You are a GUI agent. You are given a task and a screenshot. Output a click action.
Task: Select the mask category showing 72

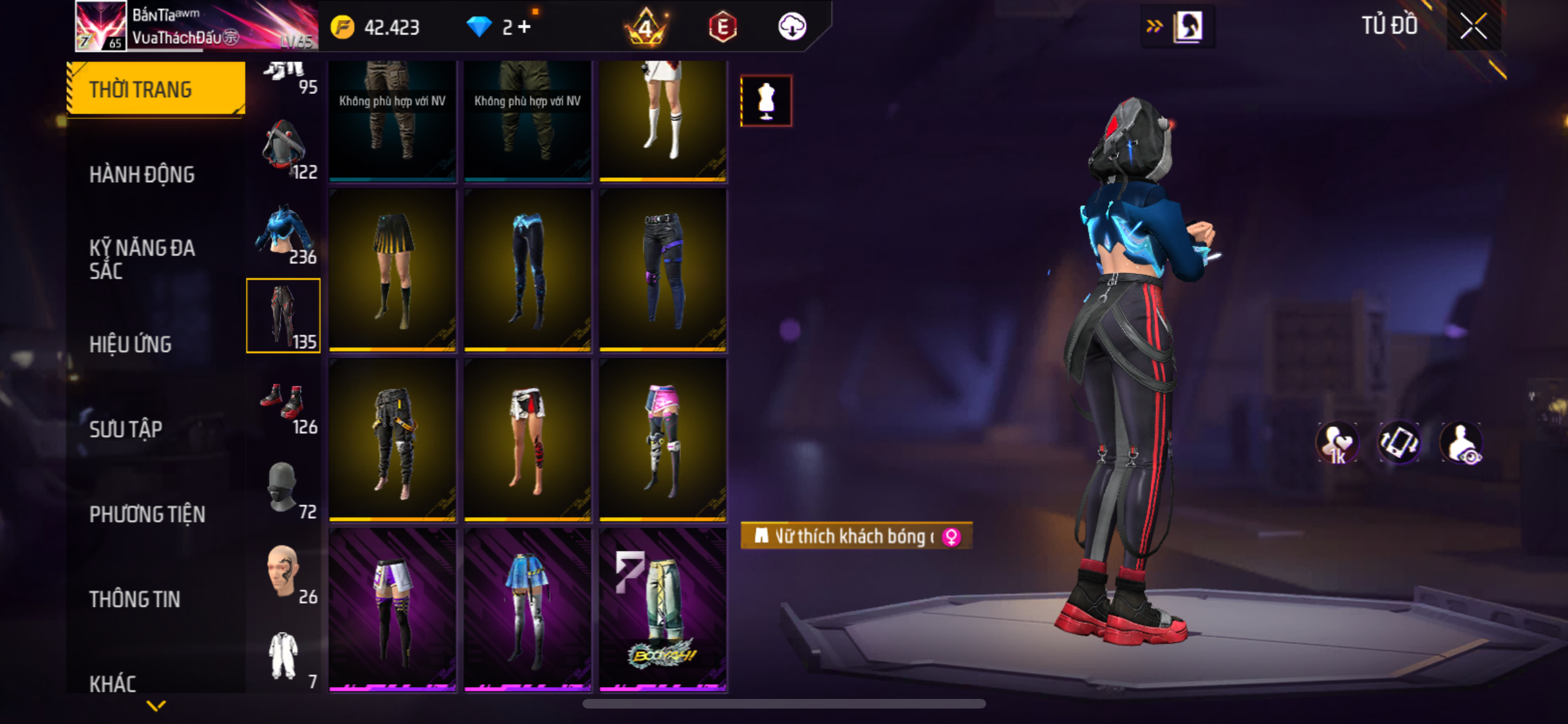click(x=283, y=489)
